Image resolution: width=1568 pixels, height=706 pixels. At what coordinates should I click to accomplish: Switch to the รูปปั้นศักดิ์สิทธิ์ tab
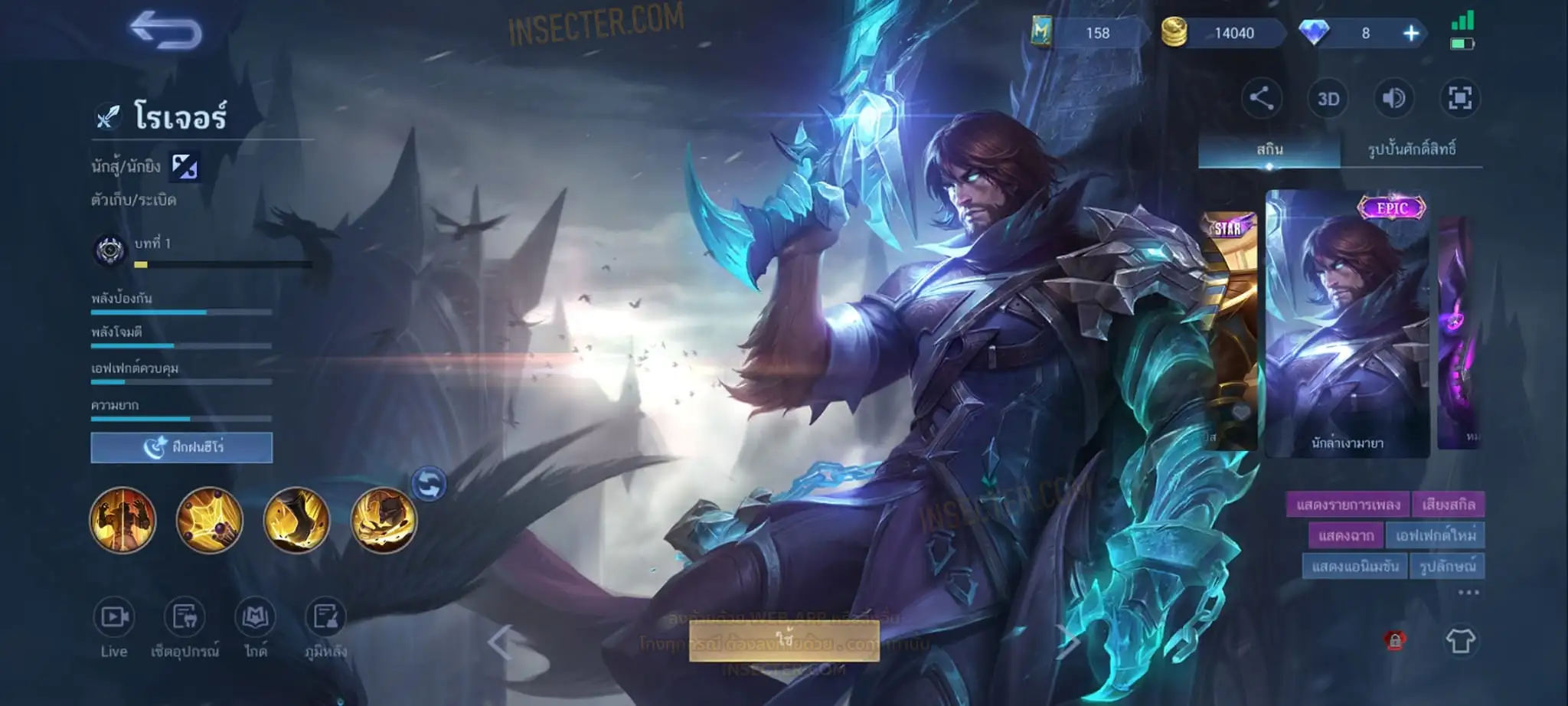(1411, 149)
